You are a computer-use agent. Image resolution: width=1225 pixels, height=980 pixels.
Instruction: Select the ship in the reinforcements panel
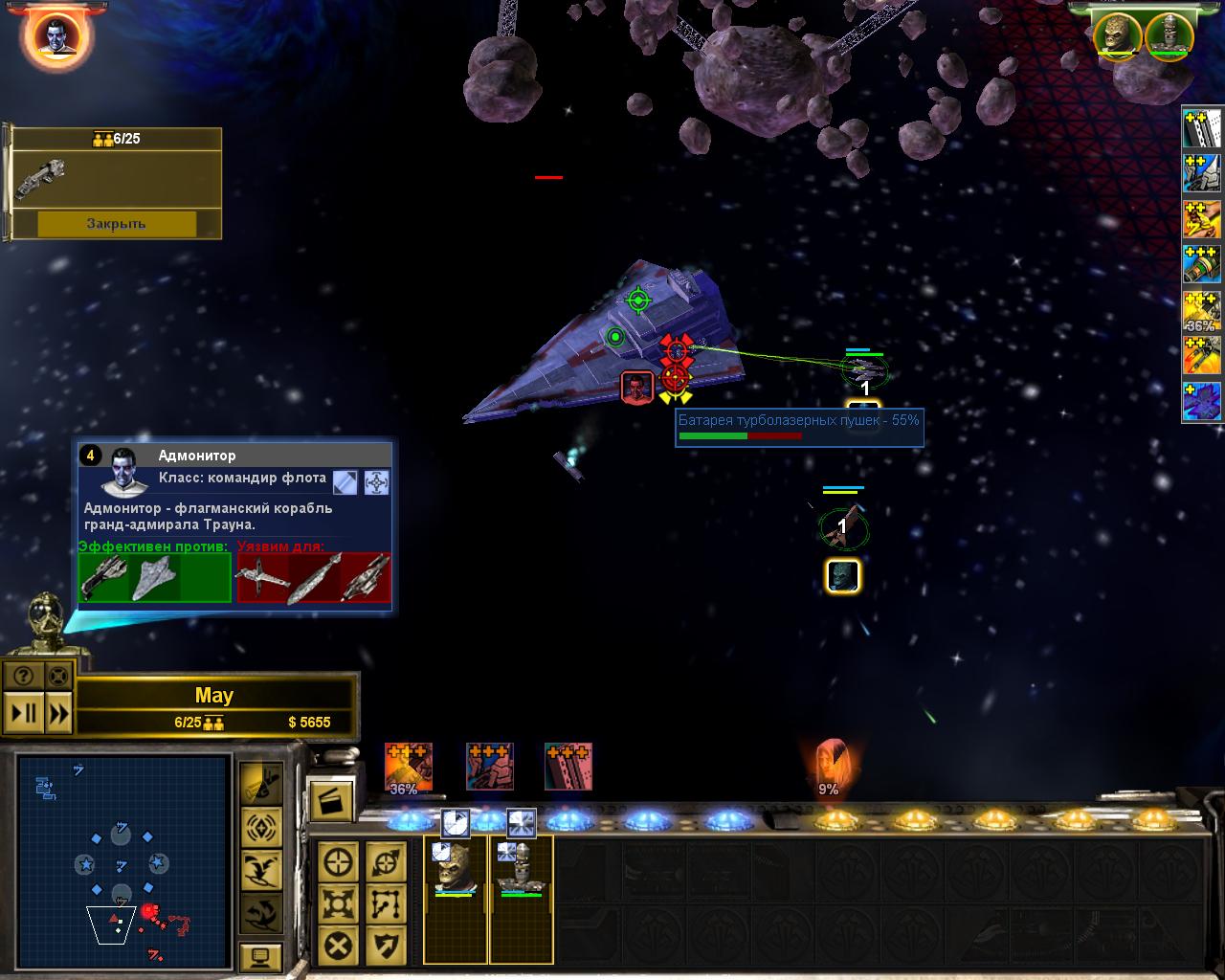coord(40,180)
